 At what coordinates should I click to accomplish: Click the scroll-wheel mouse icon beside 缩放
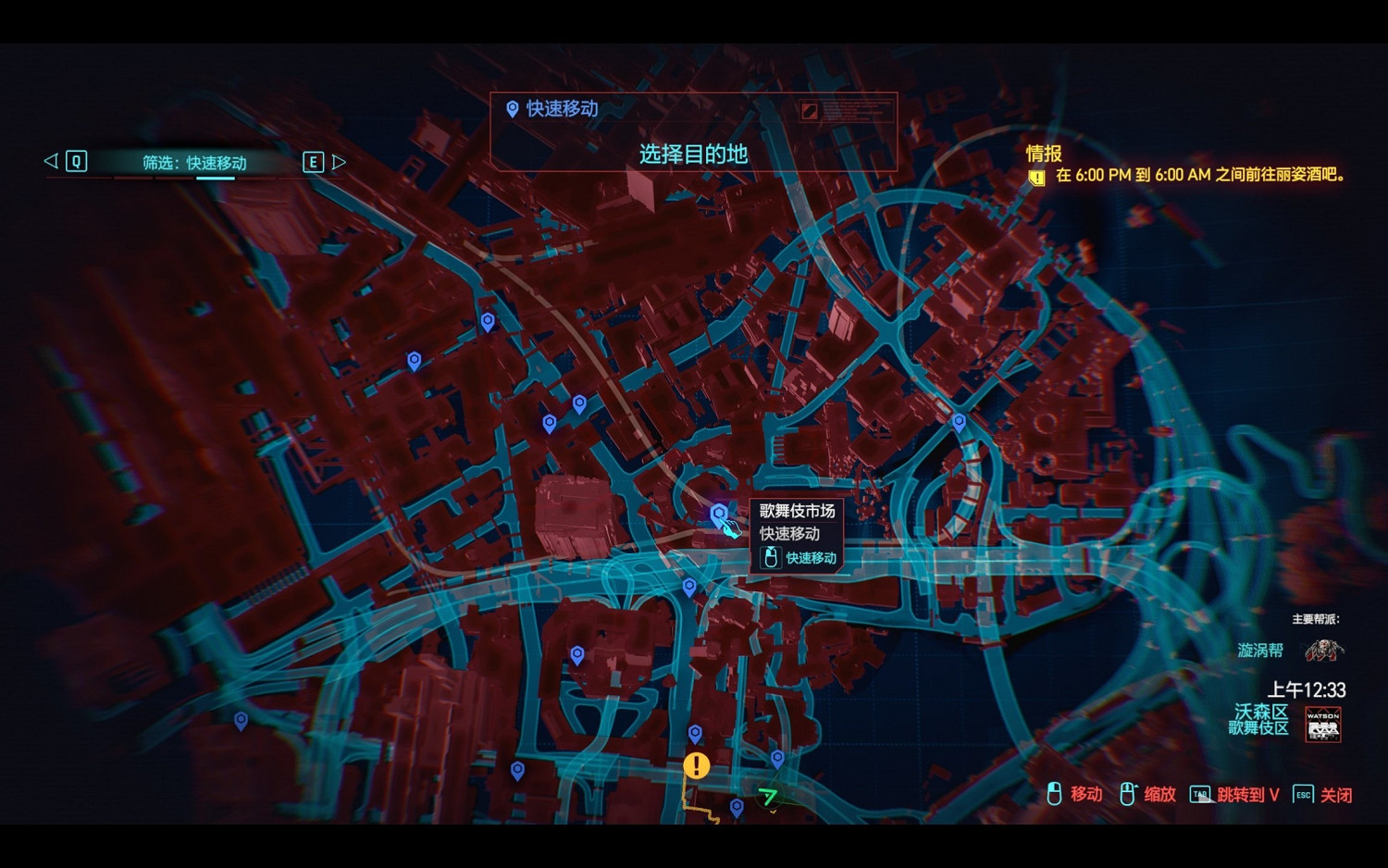(1127, 793)
